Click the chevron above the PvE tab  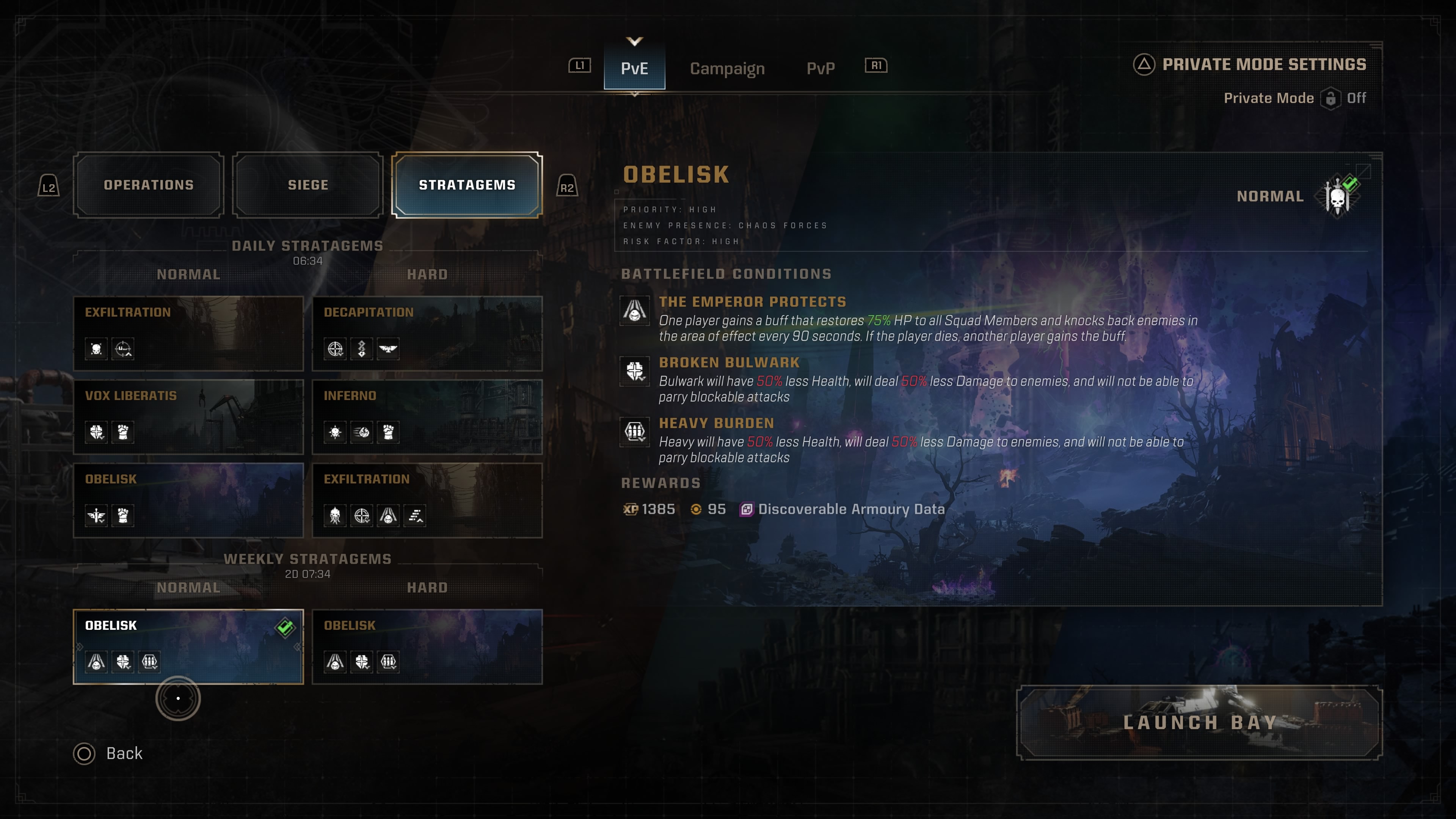point(634,41)
